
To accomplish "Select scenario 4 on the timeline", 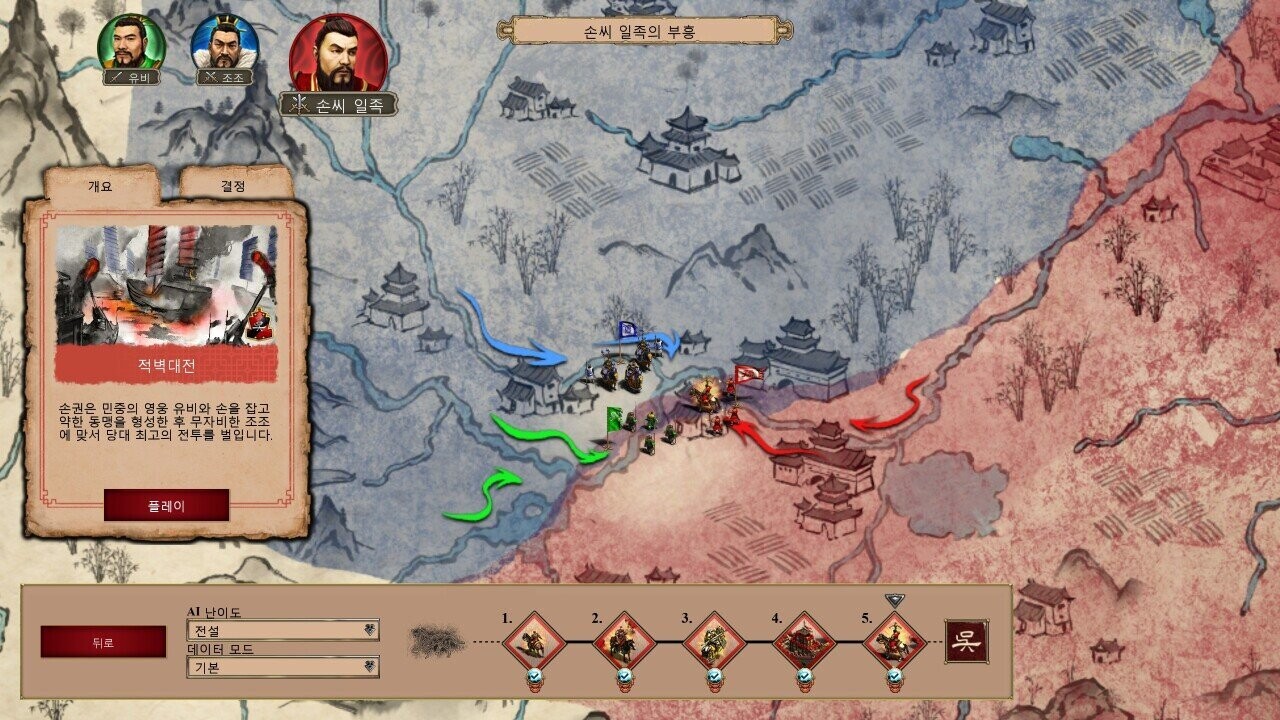I will pyautogui.click(x=804, y=641).
